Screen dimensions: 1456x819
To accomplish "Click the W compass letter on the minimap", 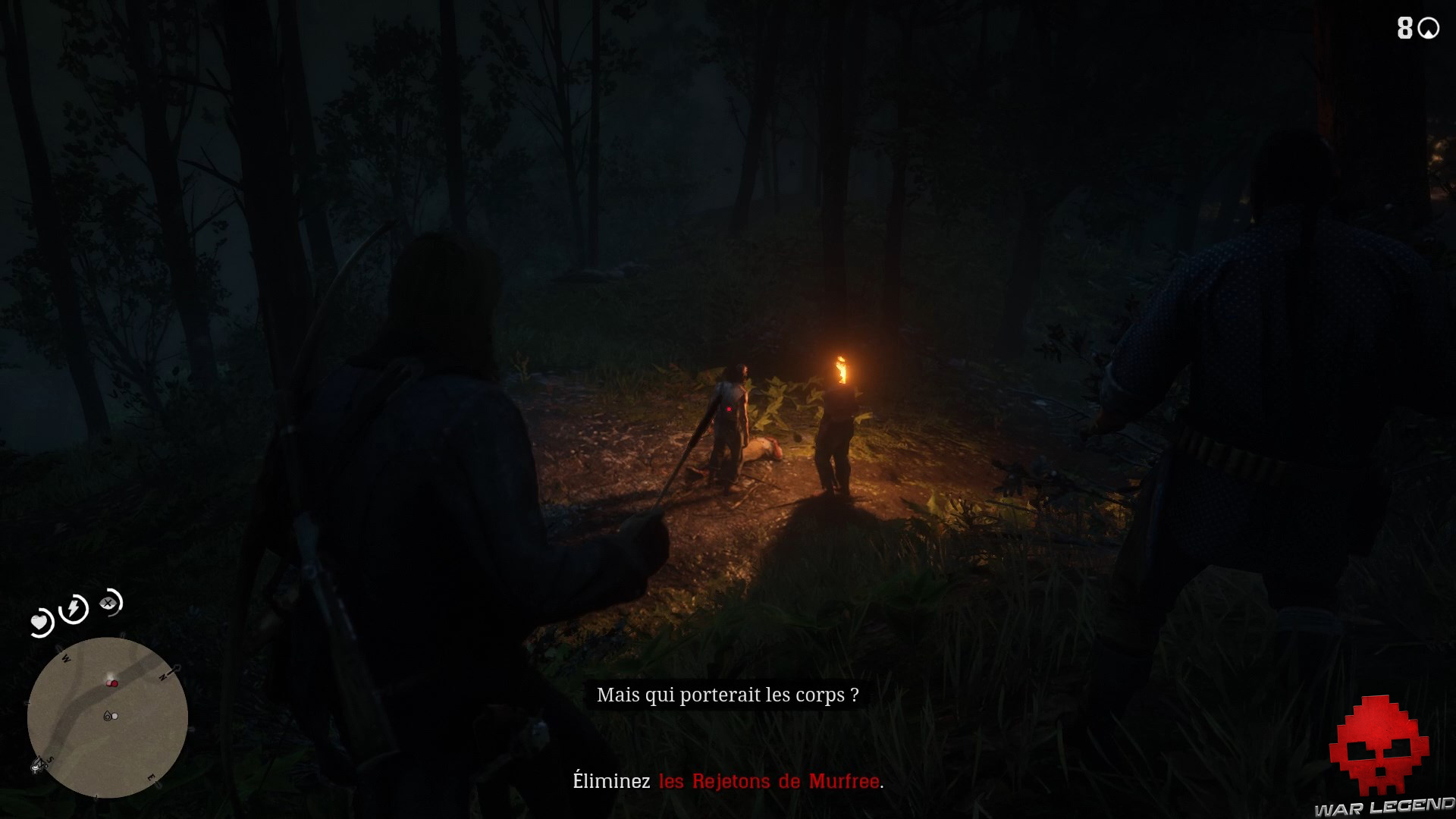I will (66, 658).
